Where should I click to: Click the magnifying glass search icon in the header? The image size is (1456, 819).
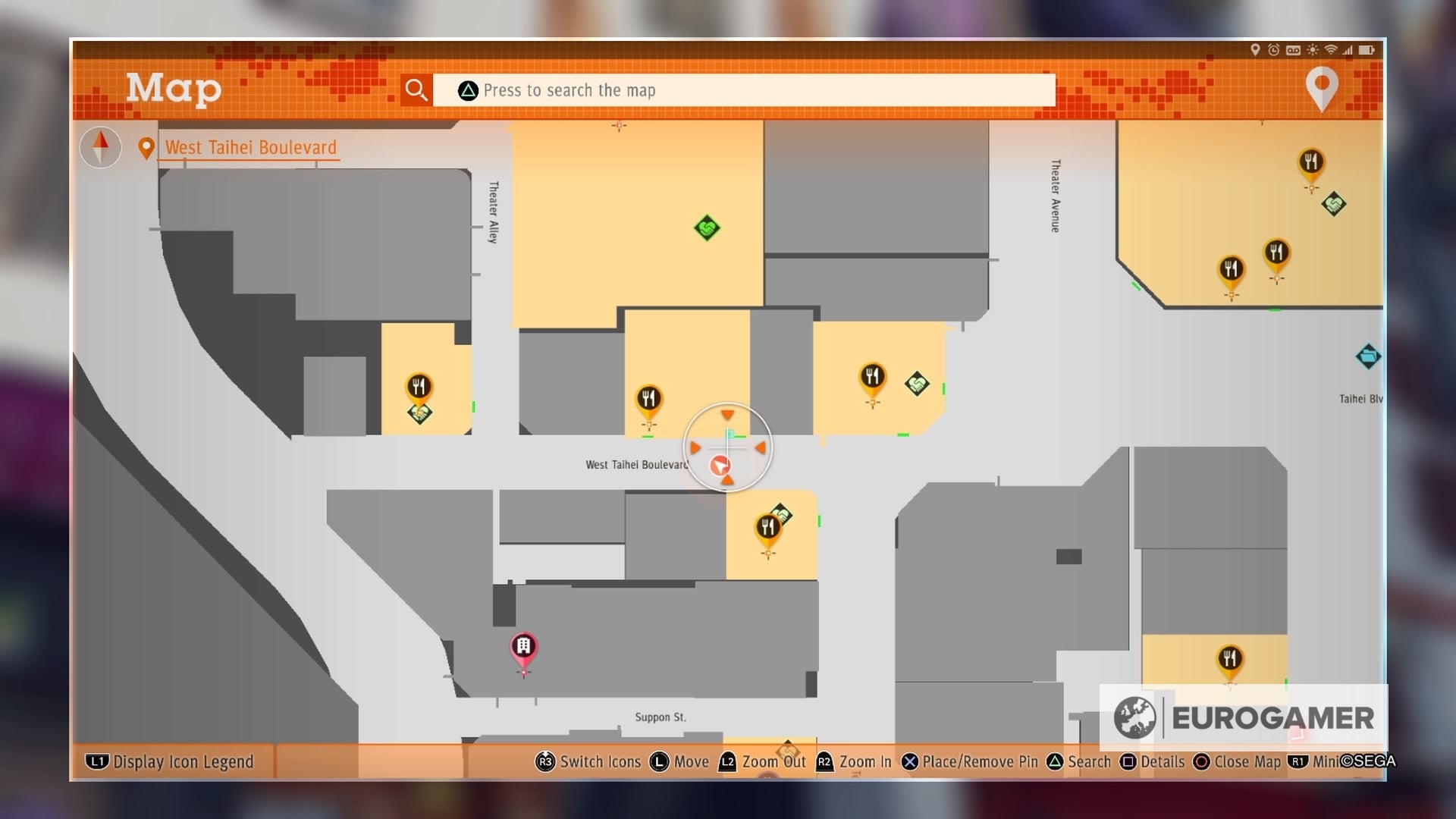(x=416, y=89)
